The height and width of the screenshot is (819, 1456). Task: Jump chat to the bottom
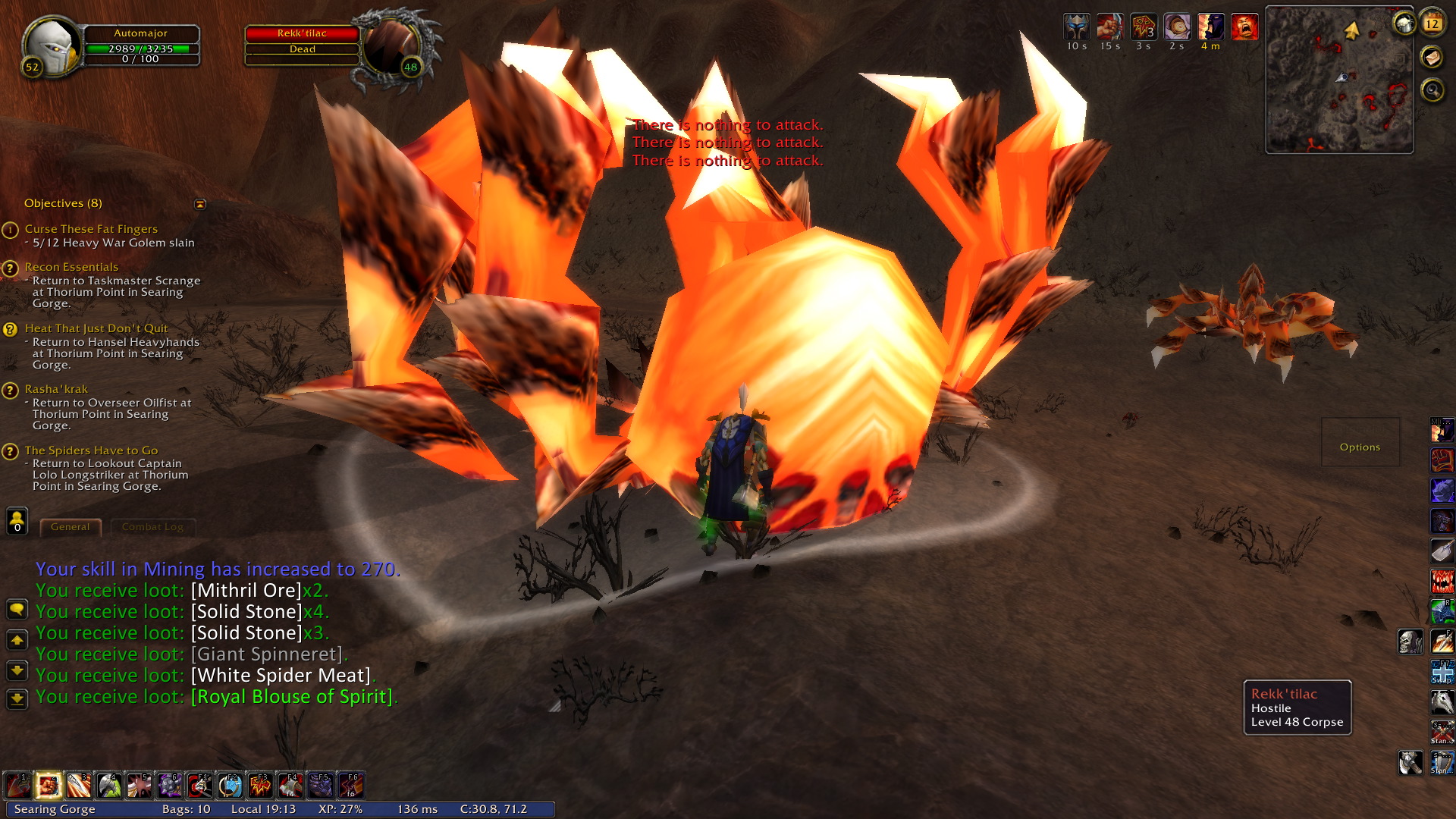(17, 698)
